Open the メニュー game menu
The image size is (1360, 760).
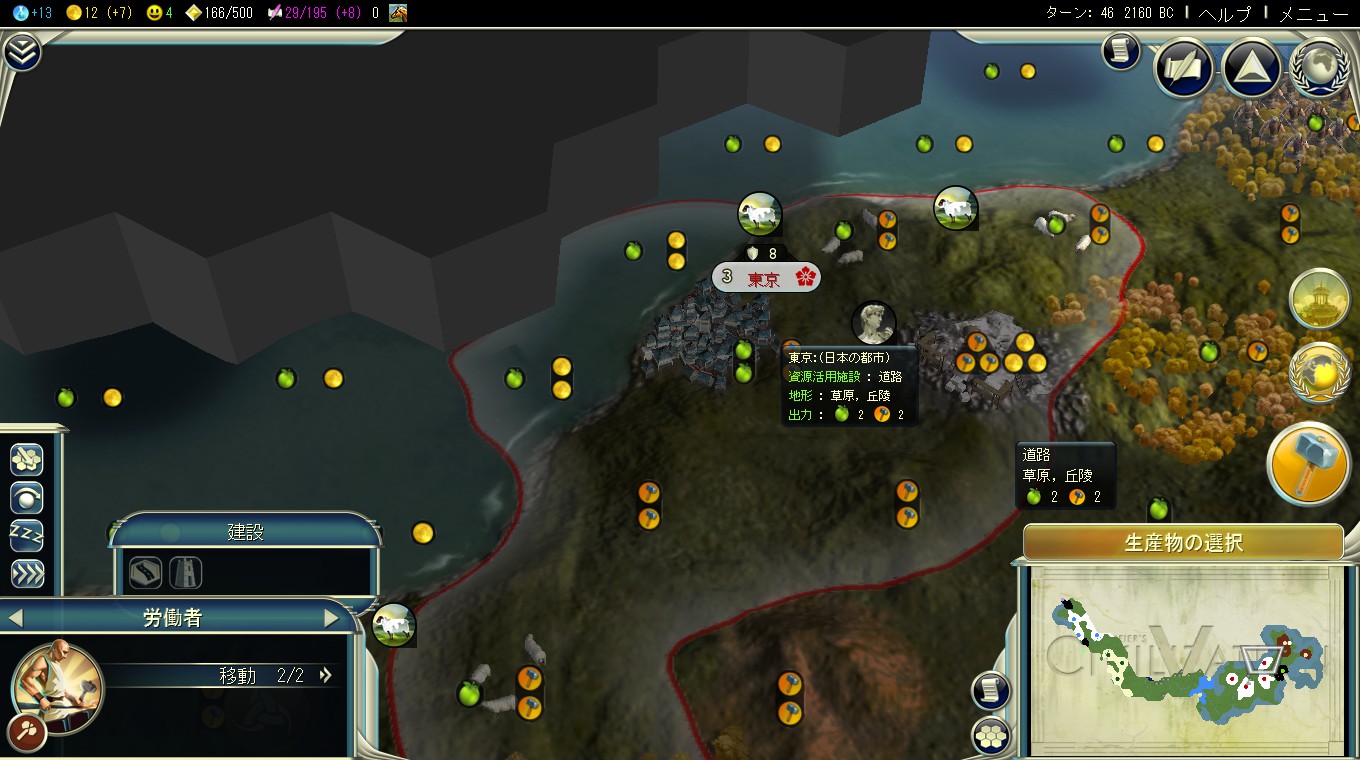[1313, 13]
